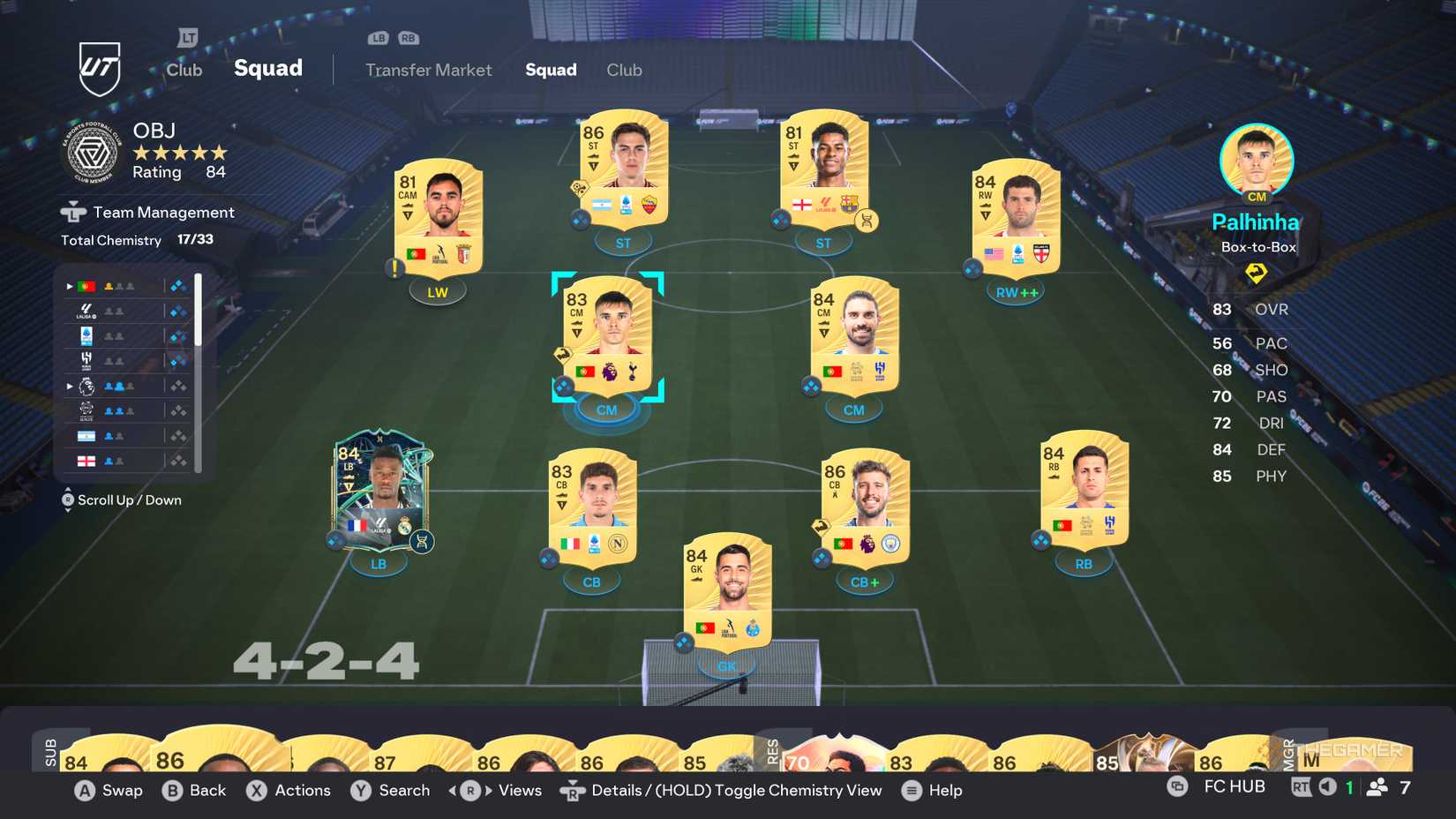Select the Serie A icon in sidebar
Viewport: 1456px width, 819px height.
pyautogui.click(x=85, y=334)
